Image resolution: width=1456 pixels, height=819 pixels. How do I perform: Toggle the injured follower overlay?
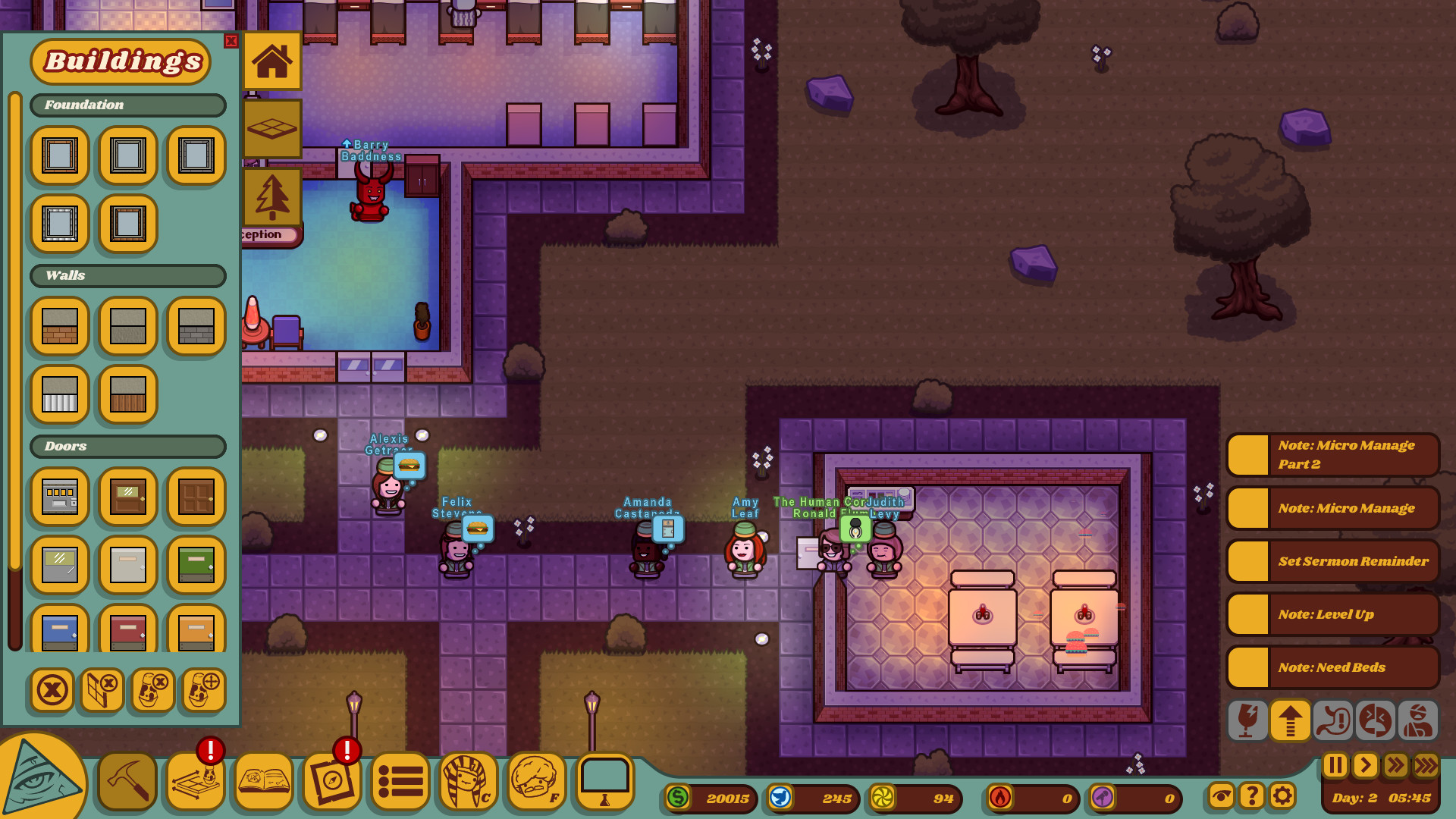(1417, 720)
